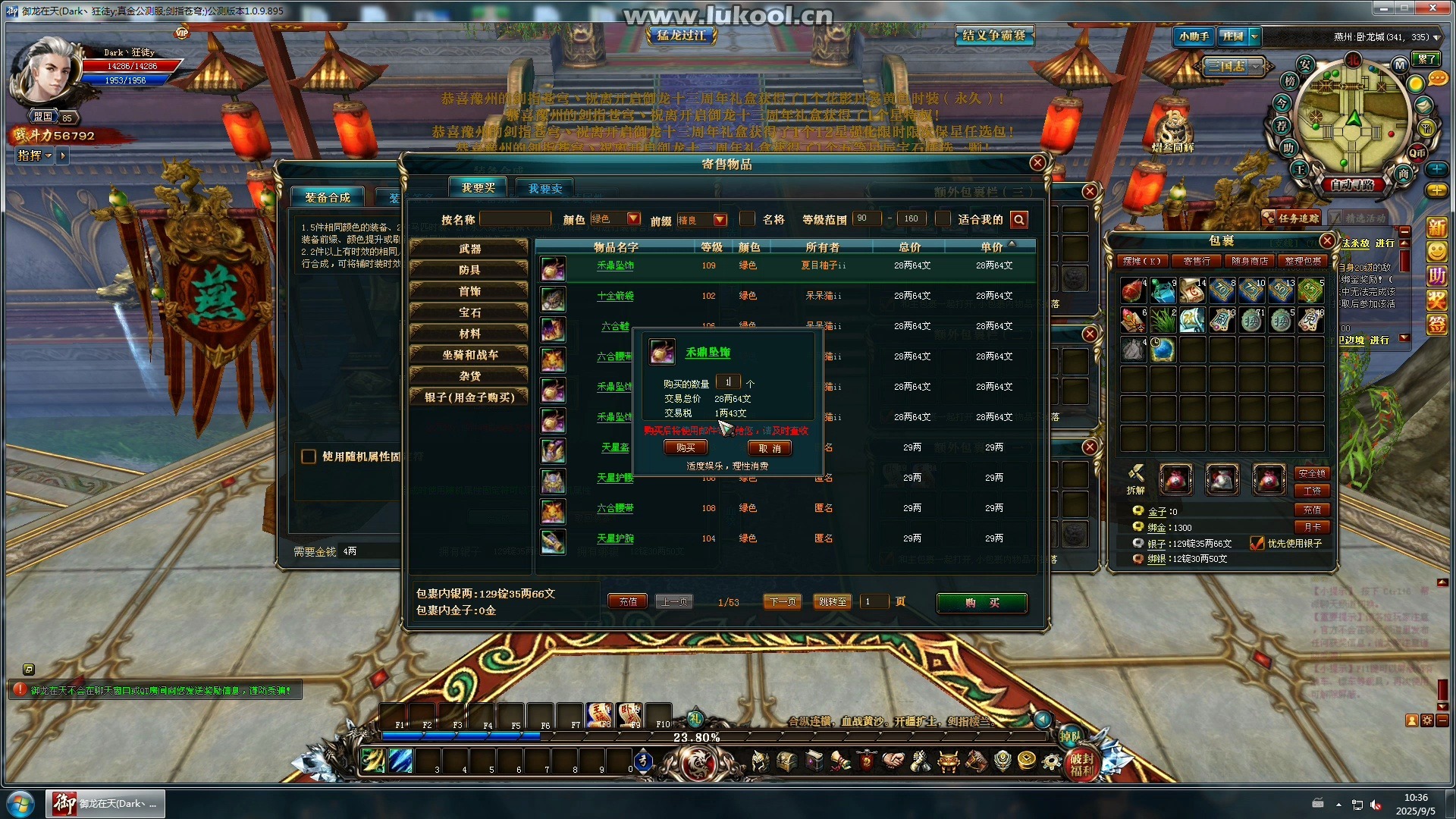Open the 颜色 color dropdown
1456x819 pixels.
[633, 219]
